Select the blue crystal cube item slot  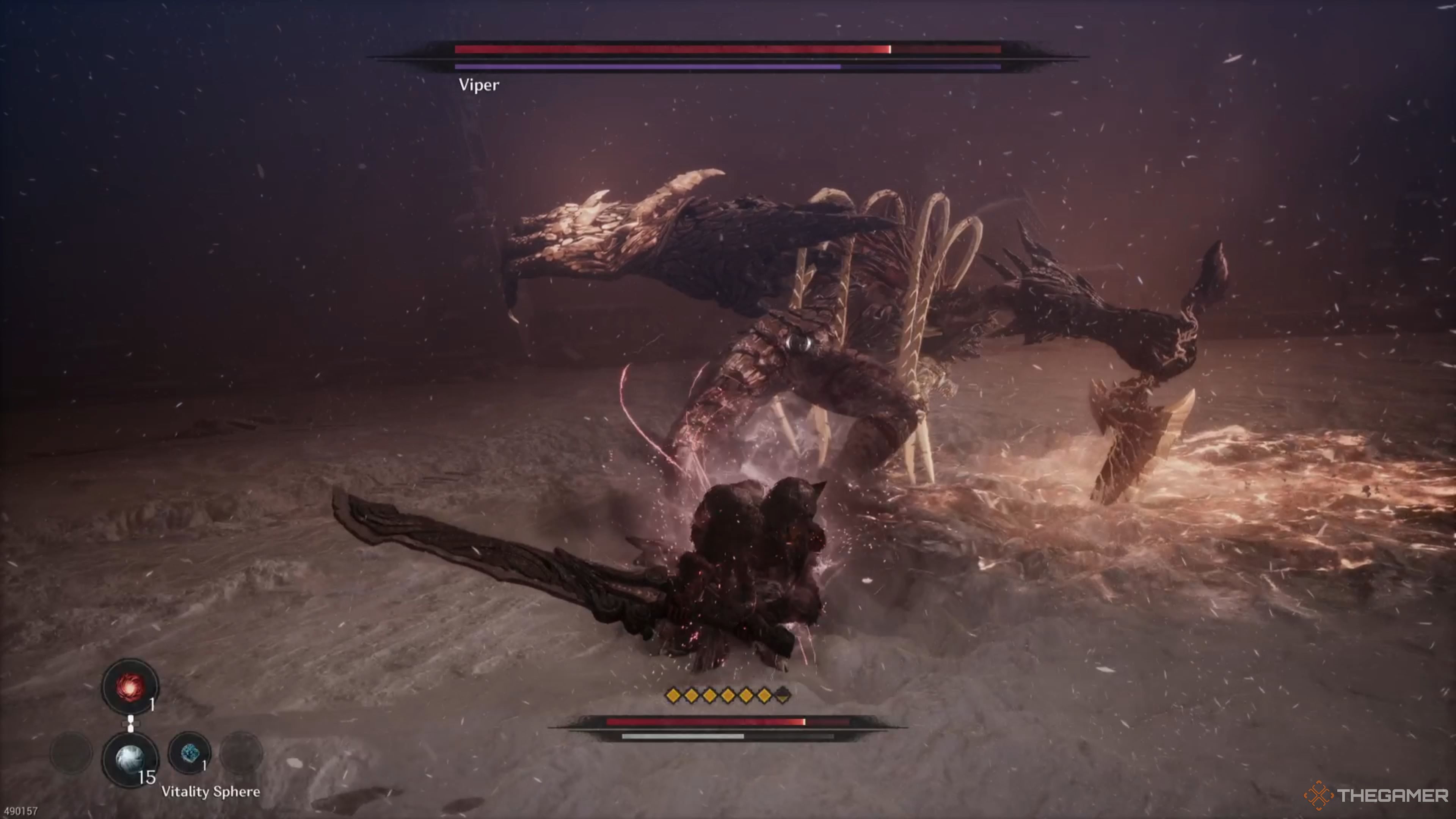[189, 753]
